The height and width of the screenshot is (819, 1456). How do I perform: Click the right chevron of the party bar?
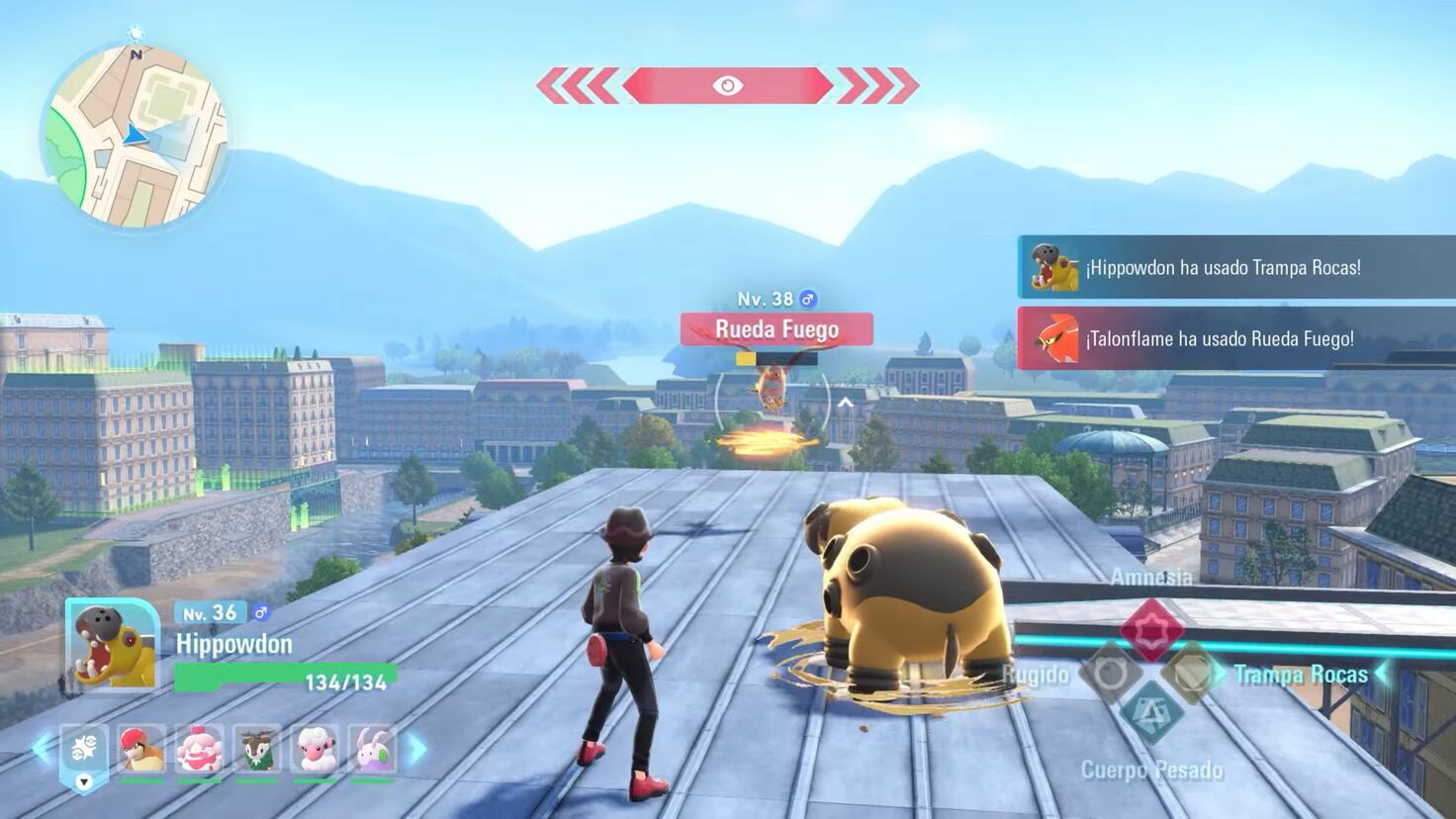(414, 752)
